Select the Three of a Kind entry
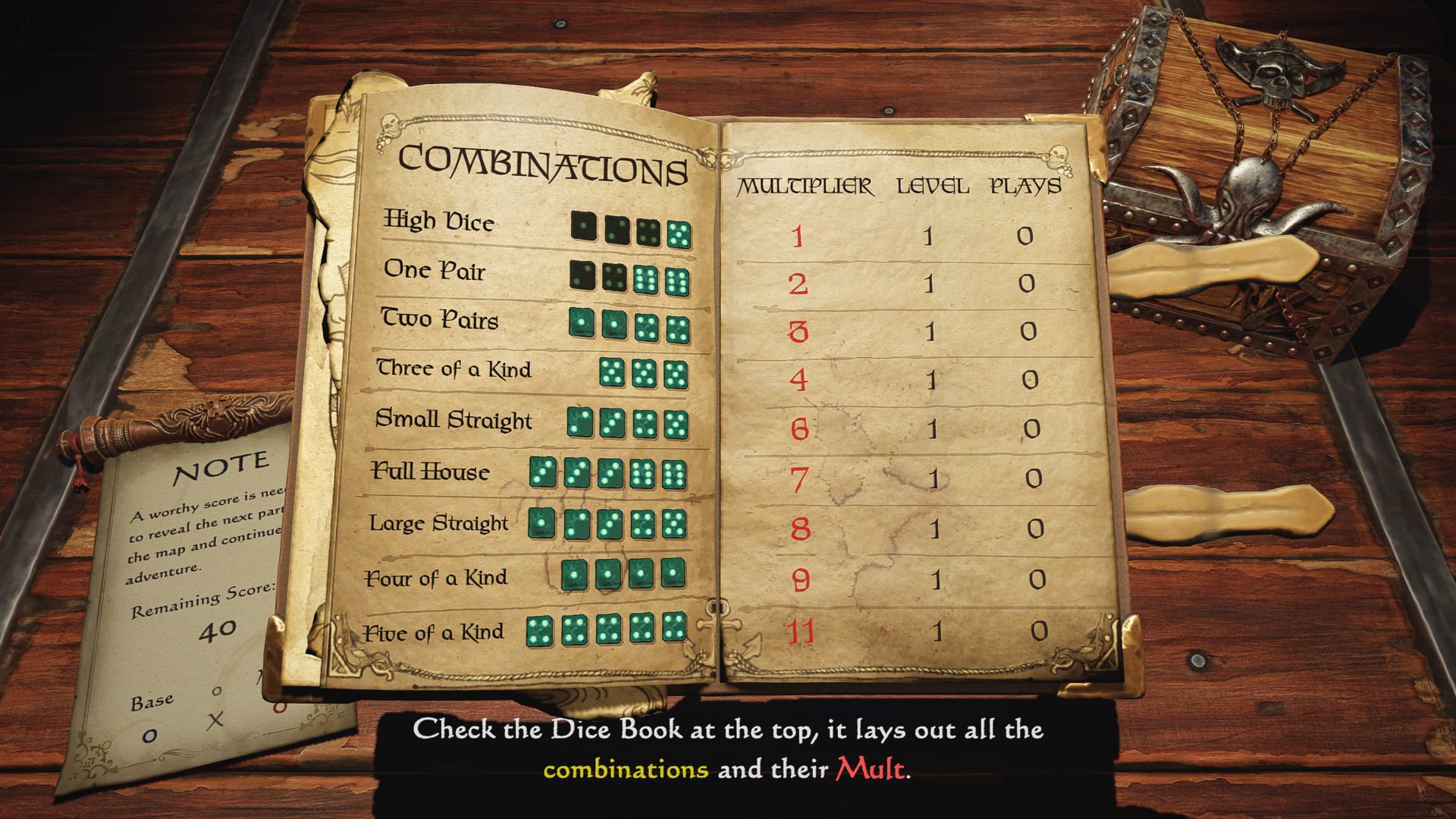The height and width of the screenshot is (819, 1456). tap(454, 369)
